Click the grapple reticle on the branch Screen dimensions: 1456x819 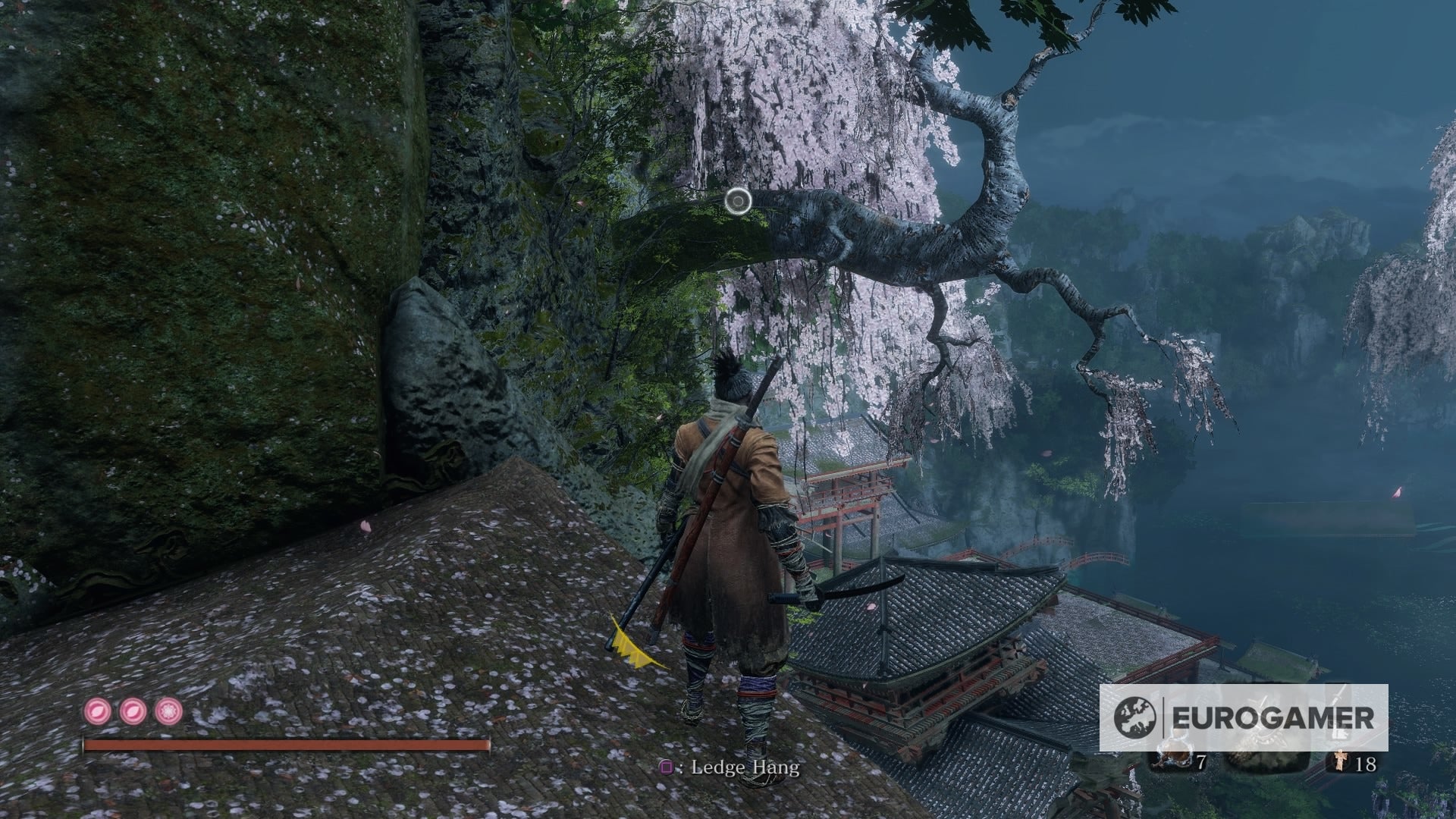[739, 199]
